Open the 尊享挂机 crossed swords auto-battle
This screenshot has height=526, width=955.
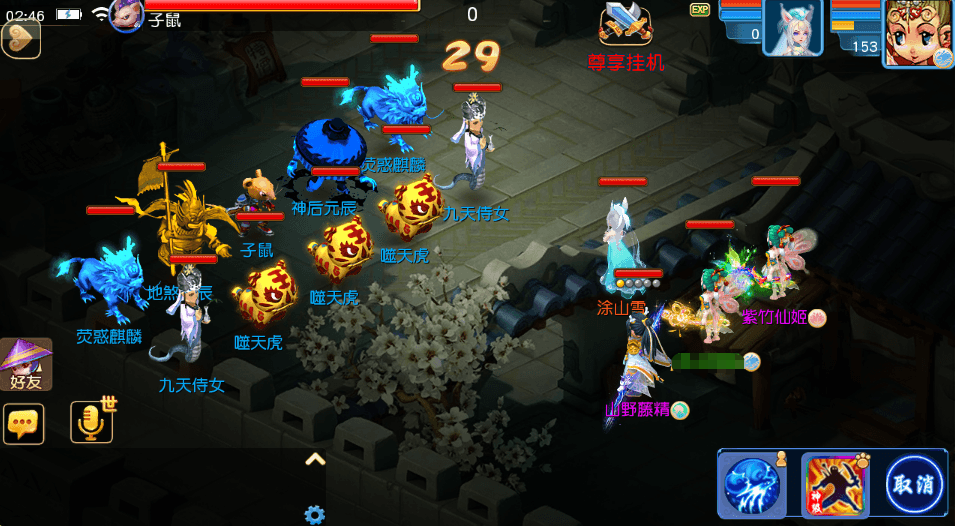click(x=626, y=24)
